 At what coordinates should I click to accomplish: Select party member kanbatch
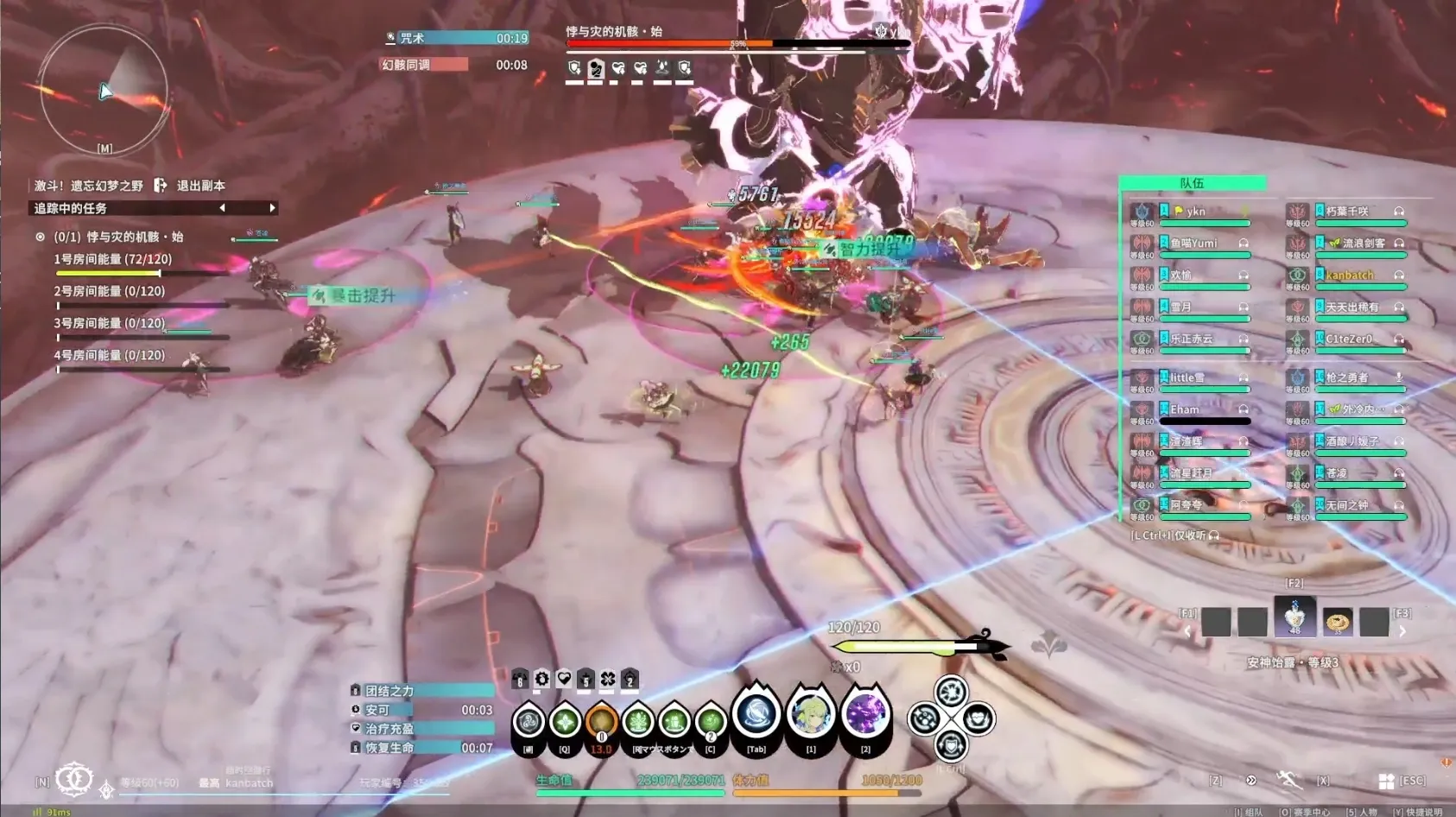pos(1349,275)
